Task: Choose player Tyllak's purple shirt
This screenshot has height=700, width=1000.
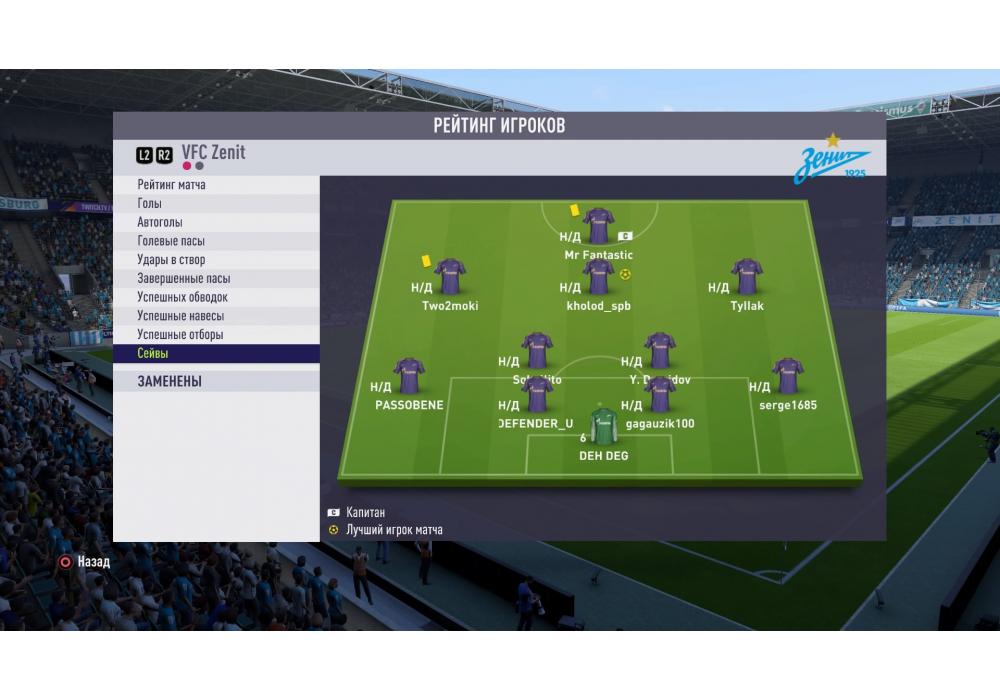Action: point(747,276)
